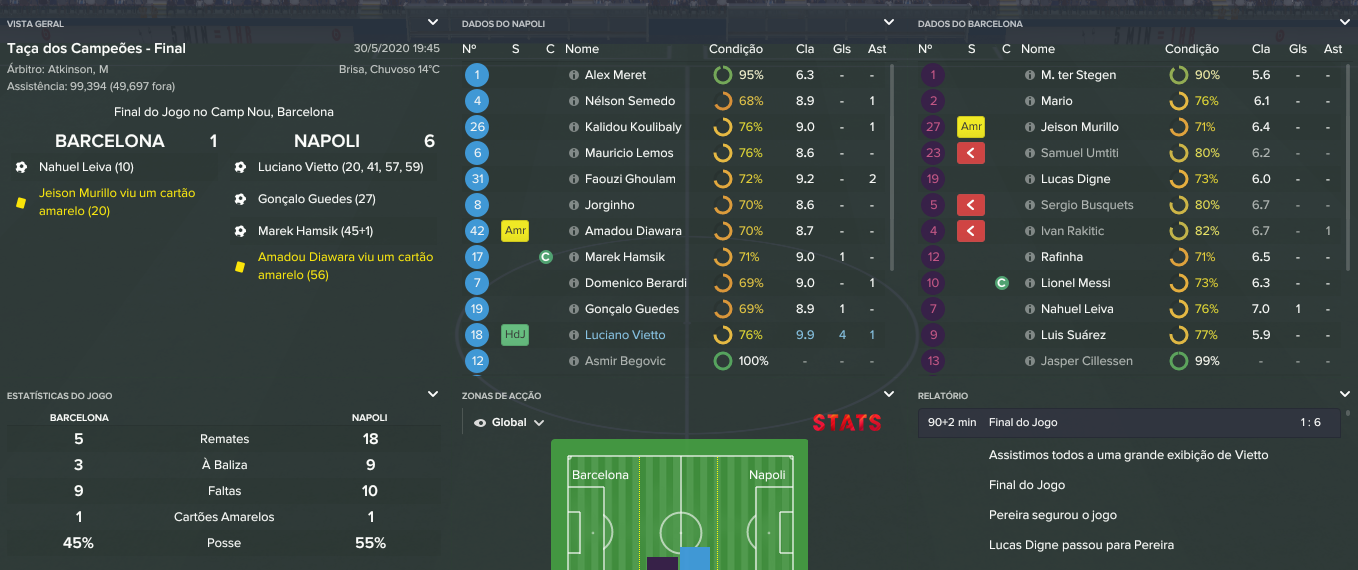Sort Barcelona players by Cla rating column
The height and width of the screenshot is (570, 1358).
pos(1261,49)
